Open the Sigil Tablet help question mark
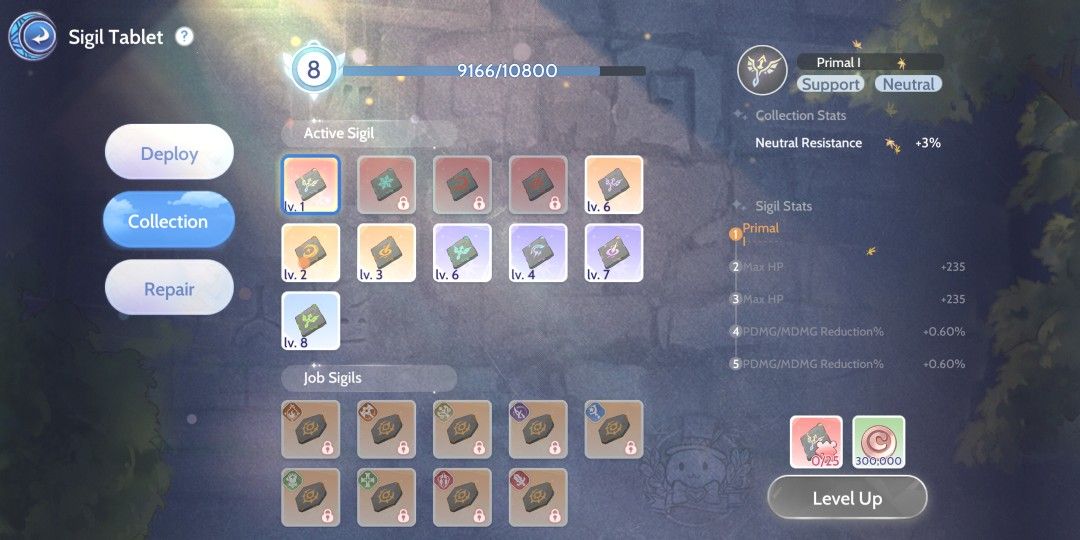This screenshot has height=540, width=1080. (x=184, y=37)
